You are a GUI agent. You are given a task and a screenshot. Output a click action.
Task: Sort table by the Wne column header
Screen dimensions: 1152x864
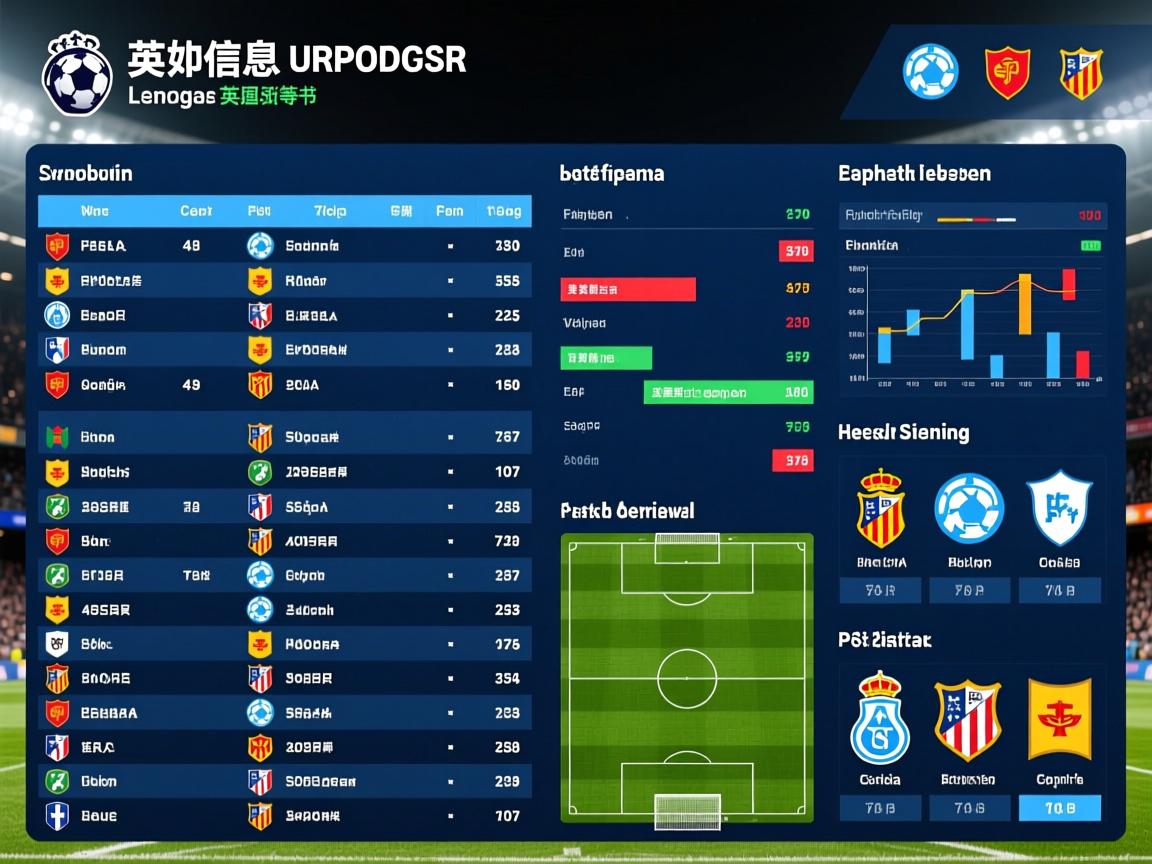coord(94,211)
